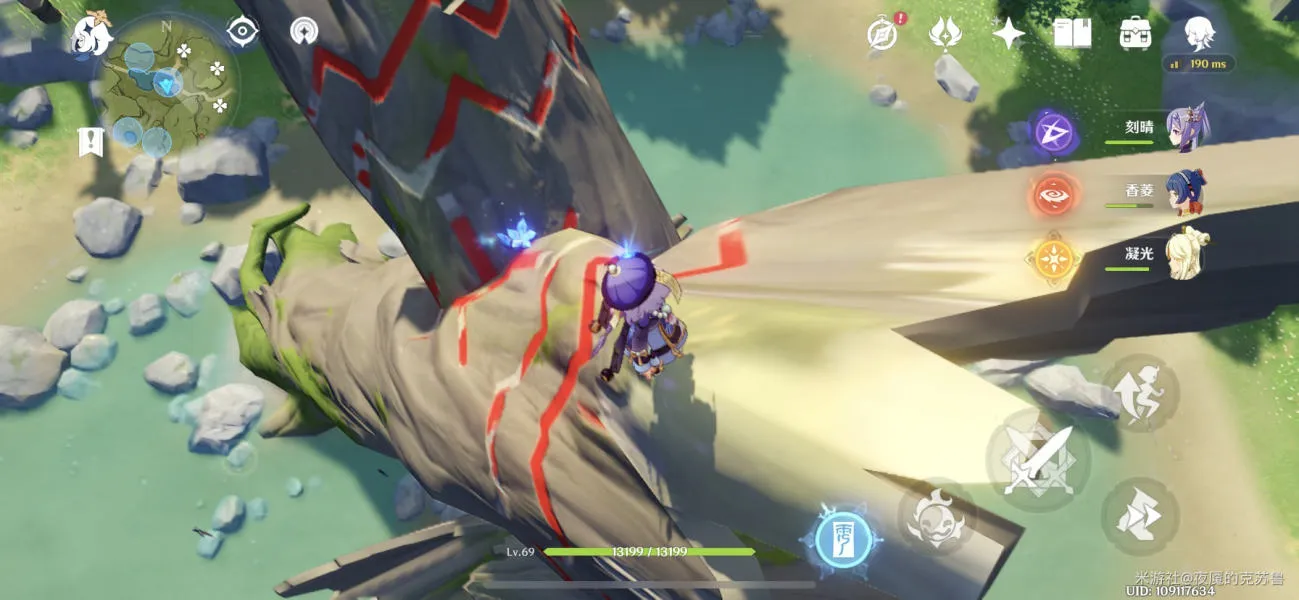Screen dimensions: 1299x600
Task: Open the Paimon menu
Action: 91,36
